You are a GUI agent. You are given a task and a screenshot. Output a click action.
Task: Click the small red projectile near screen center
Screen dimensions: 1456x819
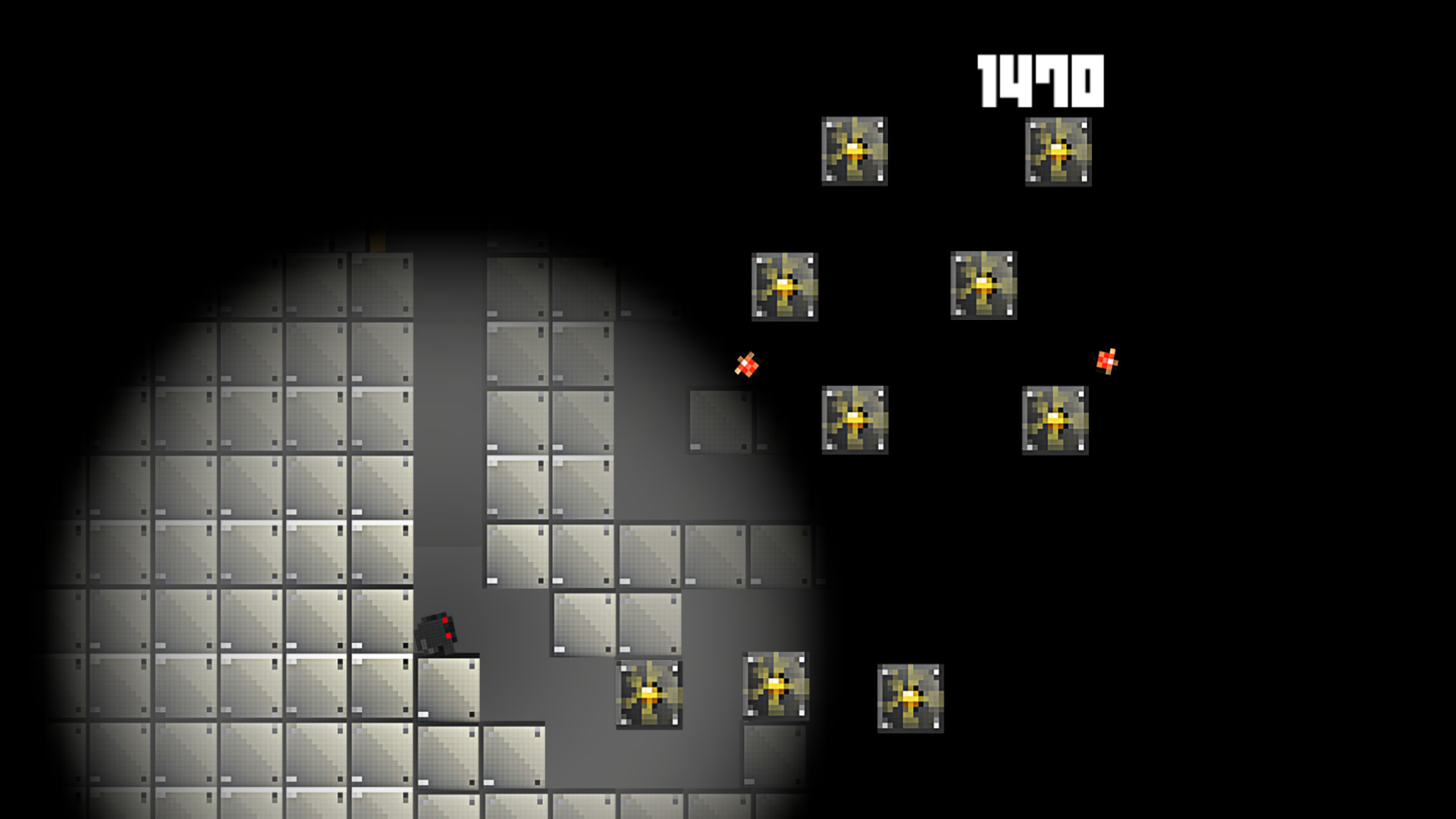tap(747, 366)
